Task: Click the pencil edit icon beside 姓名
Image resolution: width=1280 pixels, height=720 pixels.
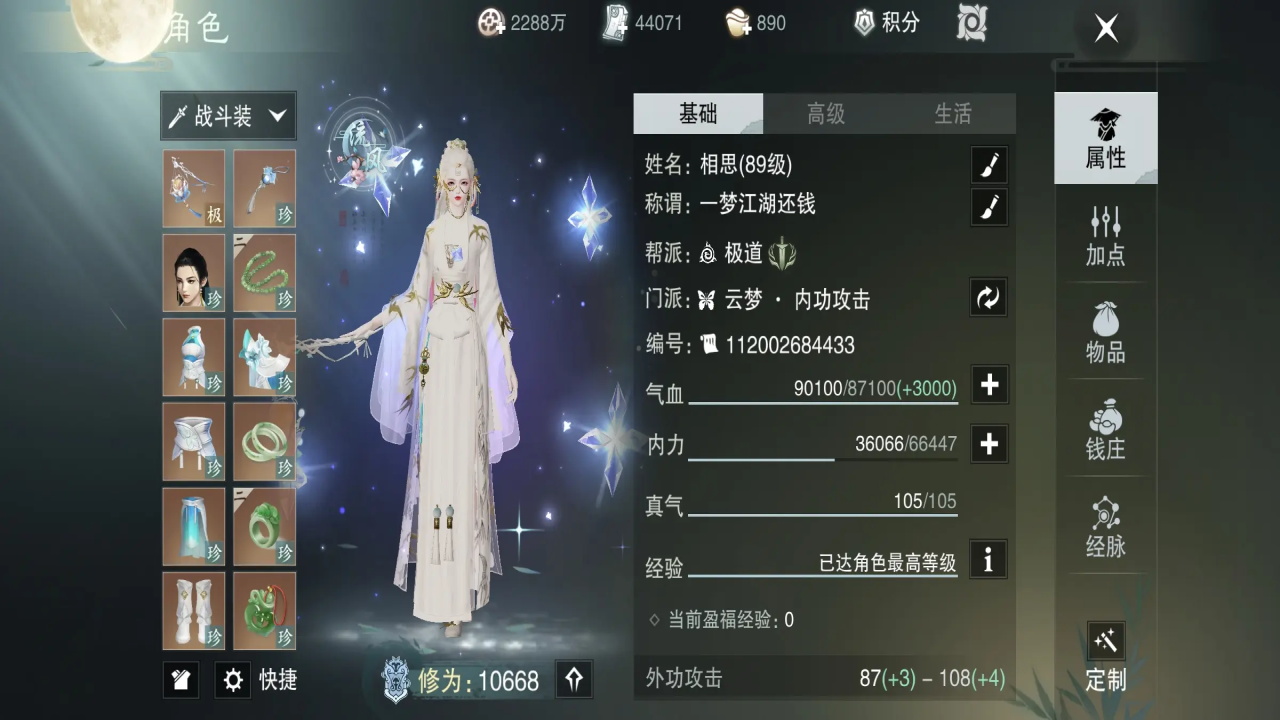Action: pyautogui.click(x=988, y=165)
